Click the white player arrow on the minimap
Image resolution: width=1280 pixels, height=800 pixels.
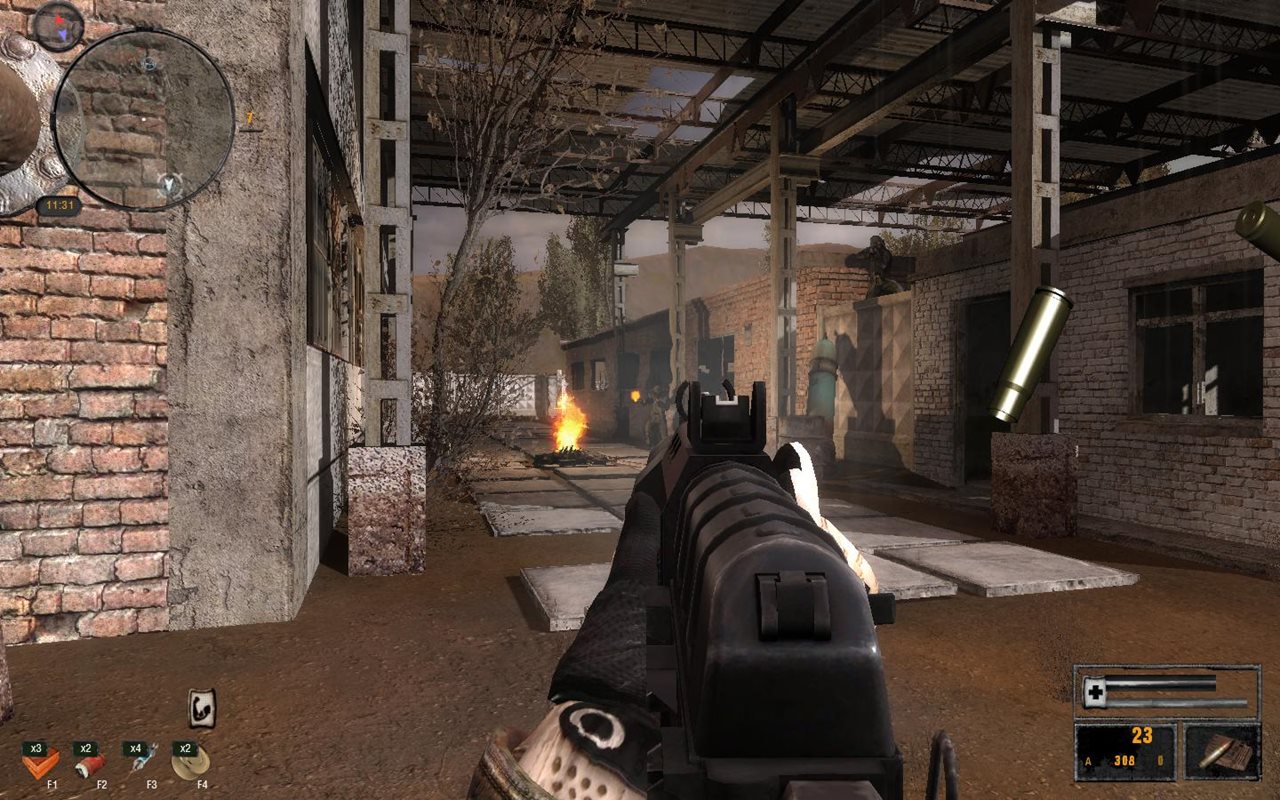tap(169, 184)
